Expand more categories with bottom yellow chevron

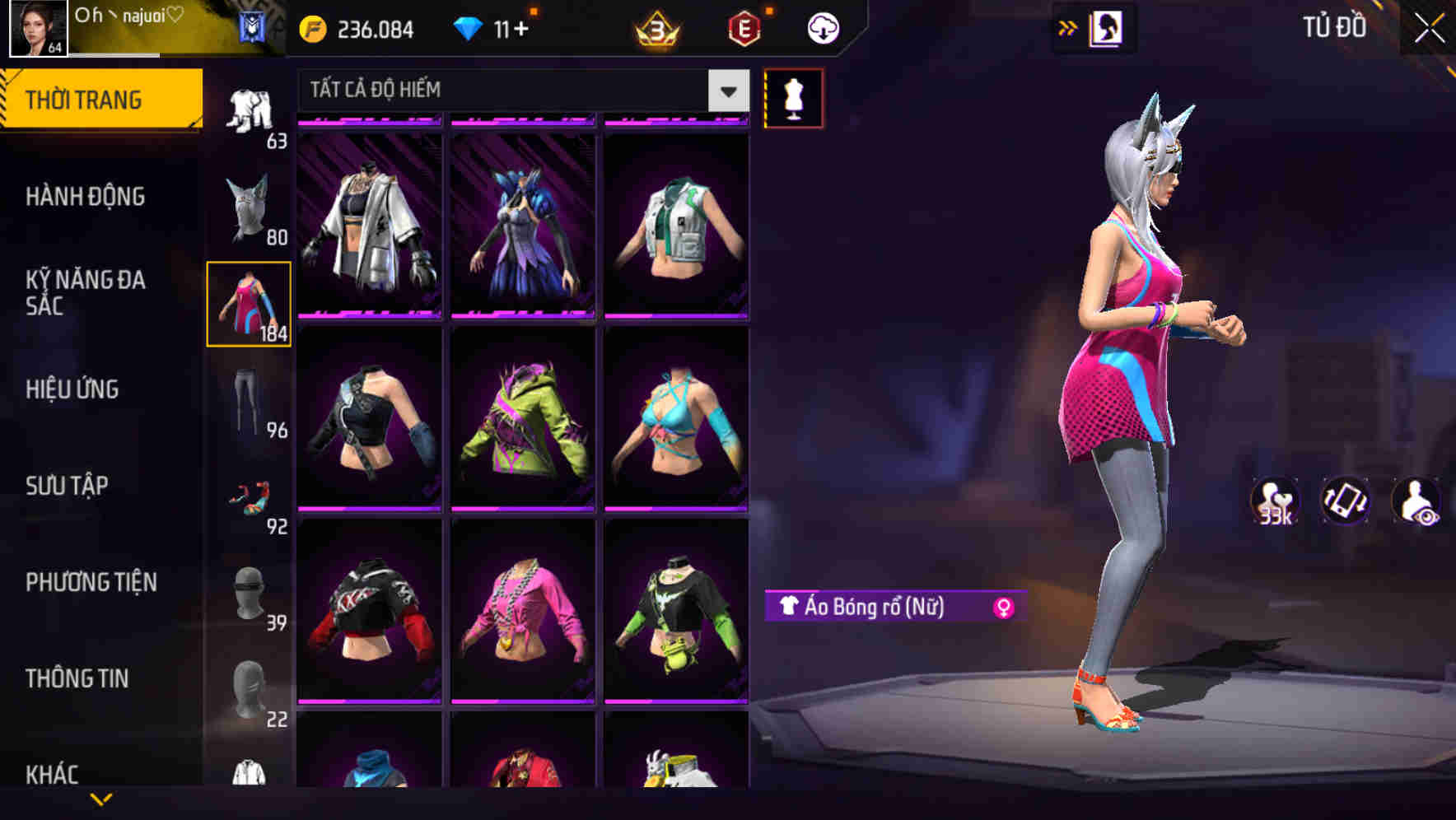pos(102,800)
